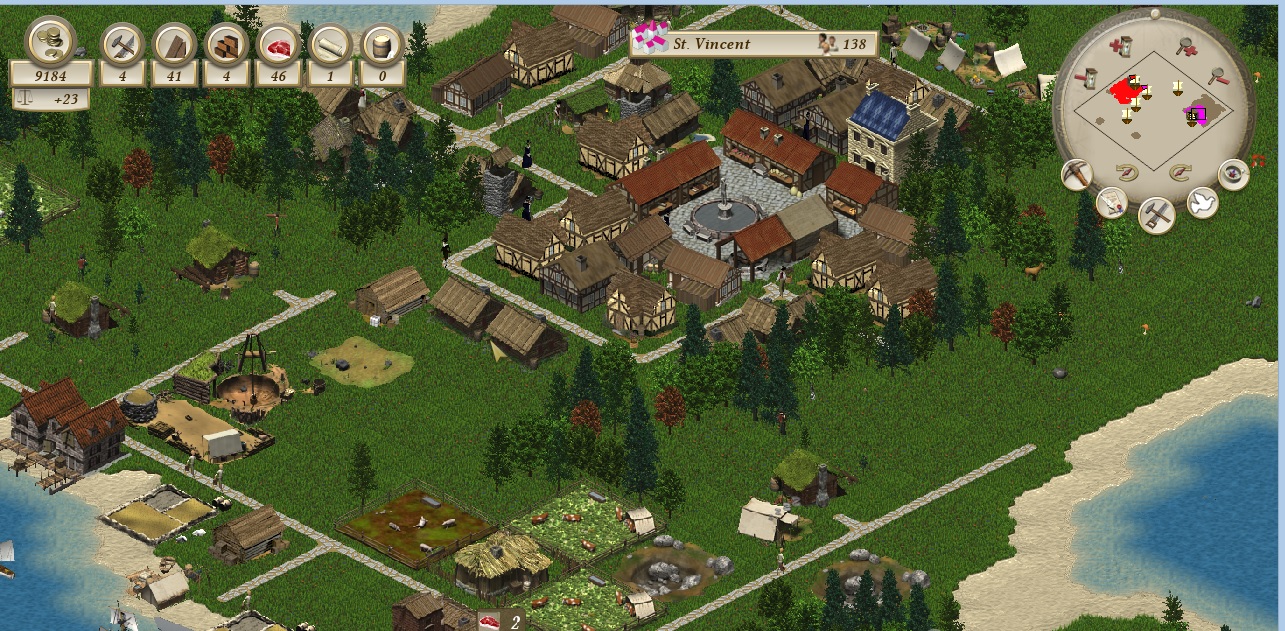Open the white dove diplomacy menu
1285x631 pixels.
coord(1202,203)
